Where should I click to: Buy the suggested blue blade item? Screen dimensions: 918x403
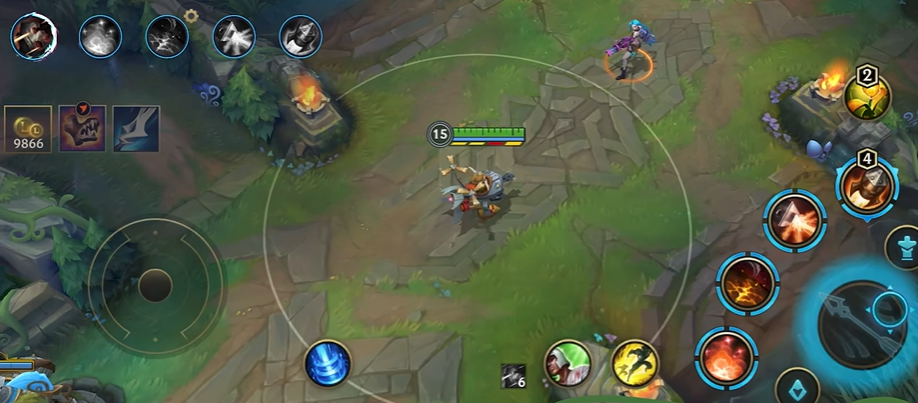click(x=135, y=129)
